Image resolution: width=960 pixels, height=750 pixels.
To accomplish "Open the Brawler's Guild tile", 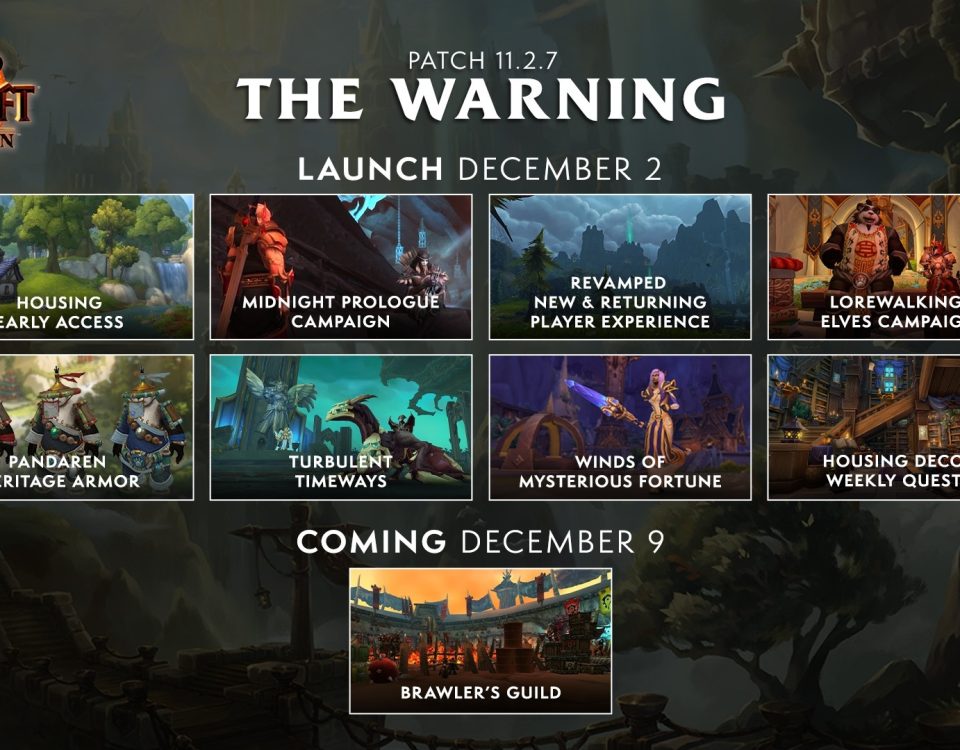I will [x=480, y=641].
